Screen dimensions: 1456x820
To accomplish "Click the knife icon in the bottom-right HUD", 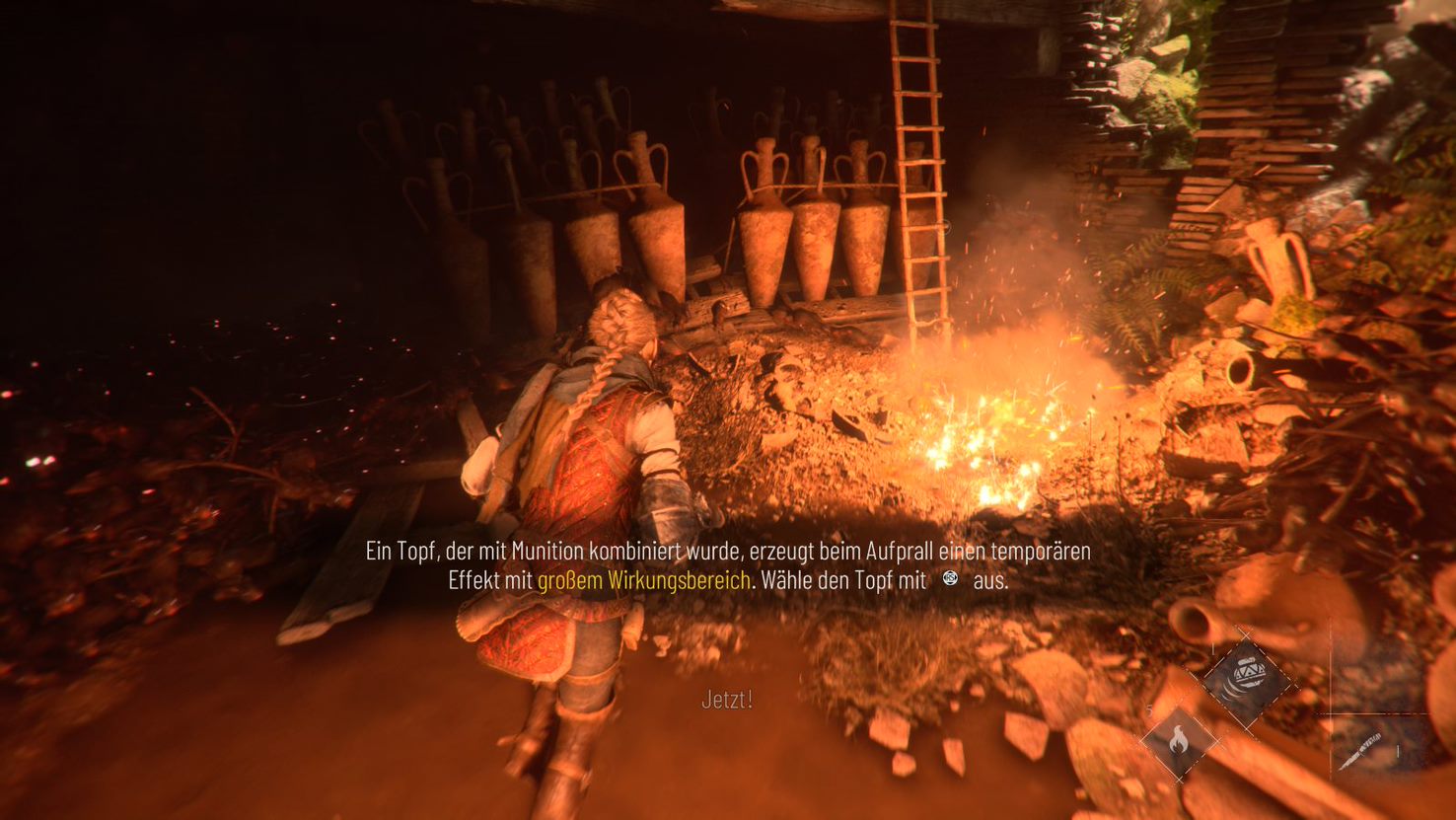I will [1362, 751].
